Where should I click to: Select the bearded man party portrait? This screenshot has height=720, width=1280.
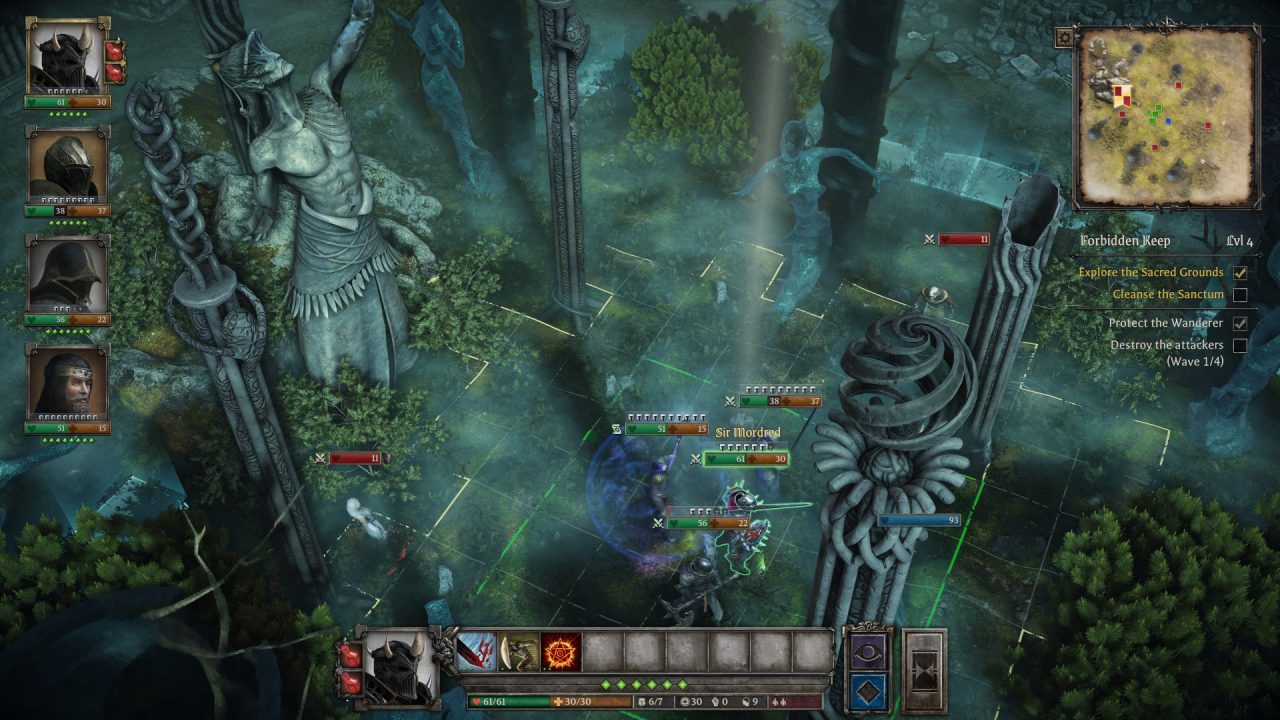point(67,384)
